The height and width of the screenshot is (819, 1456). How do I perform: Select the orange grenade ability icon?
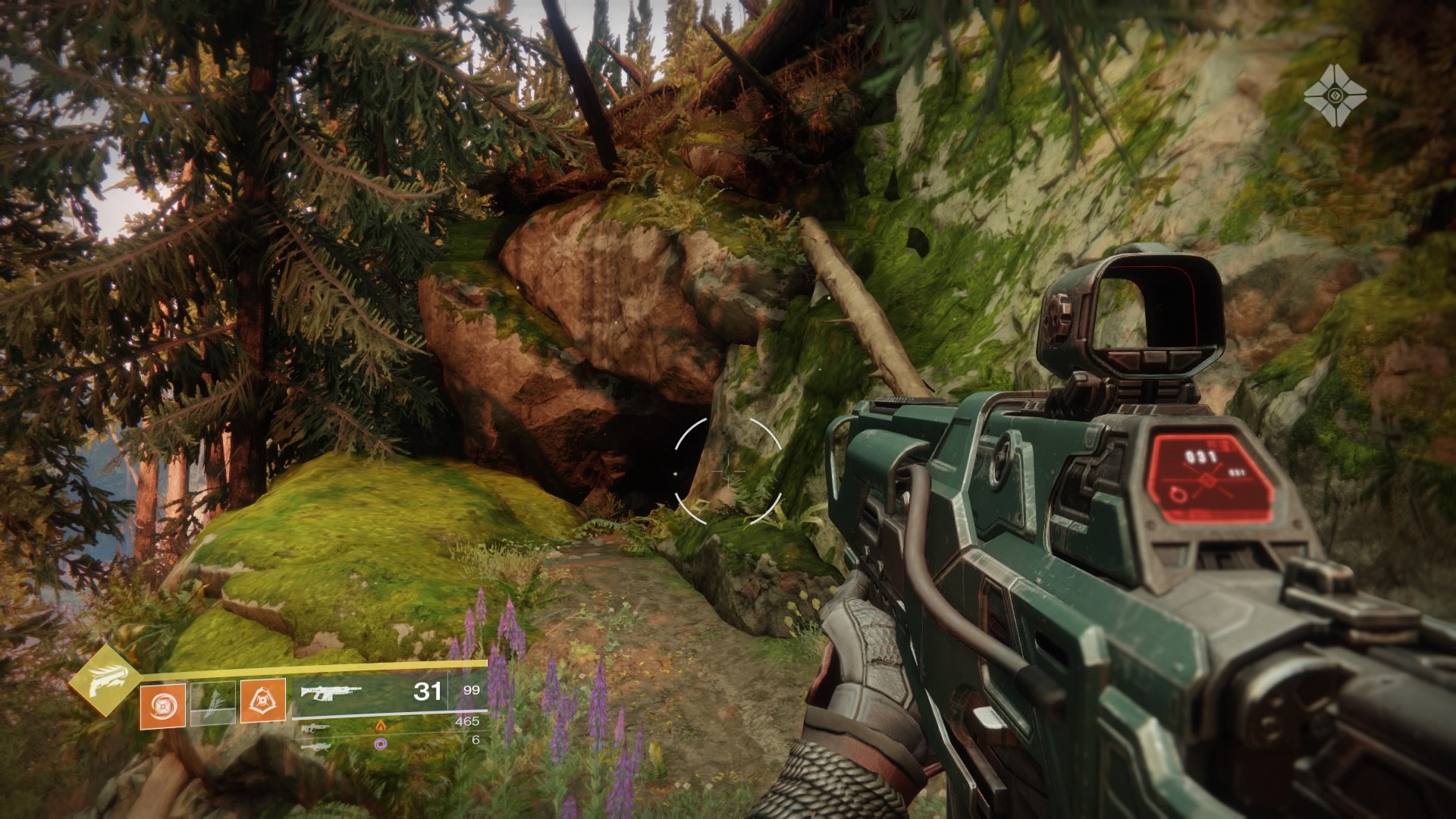[x=162, y=703]
